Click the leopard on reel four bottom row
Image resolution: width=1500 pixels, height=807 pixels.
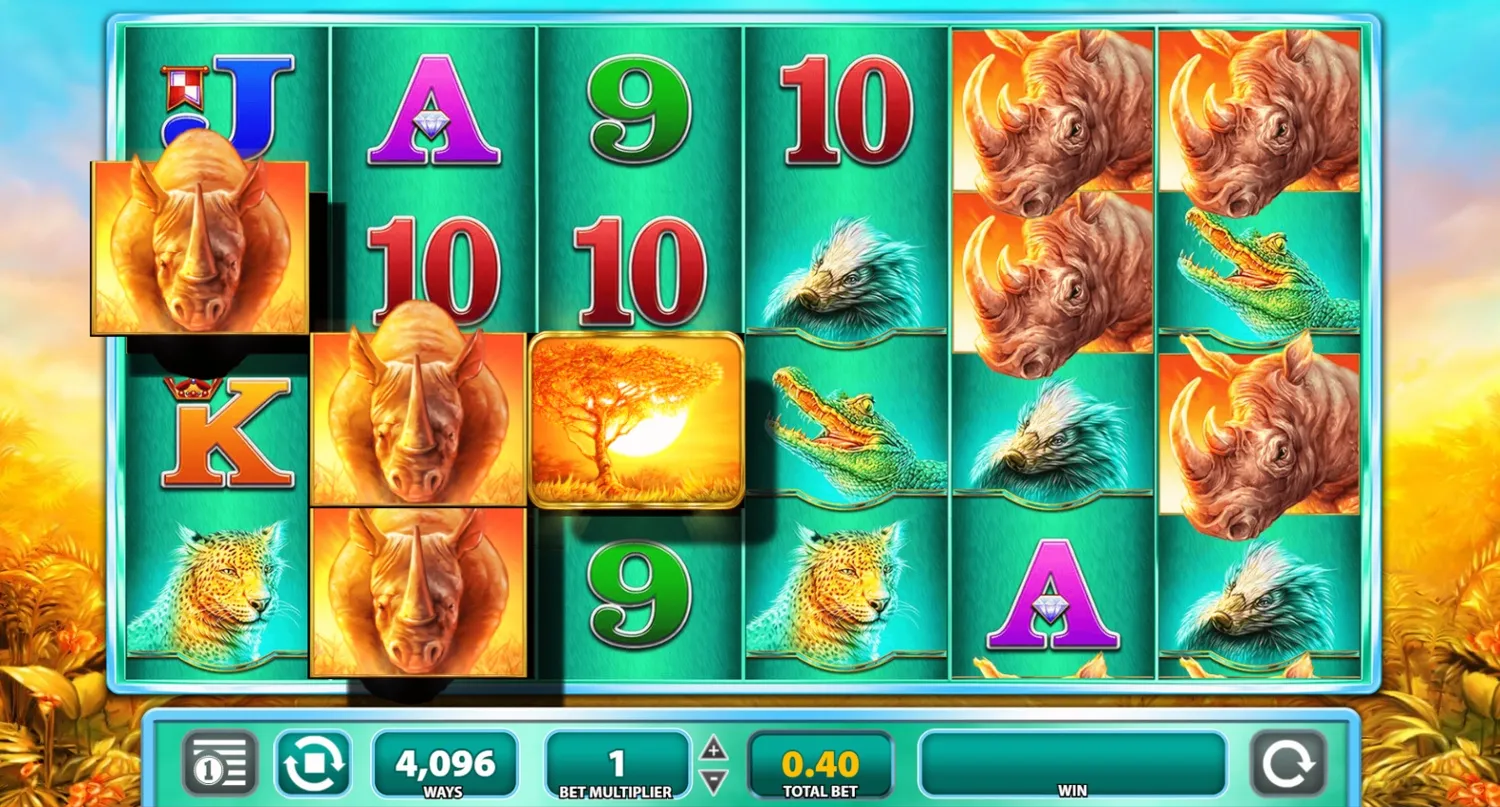[845, 590]
